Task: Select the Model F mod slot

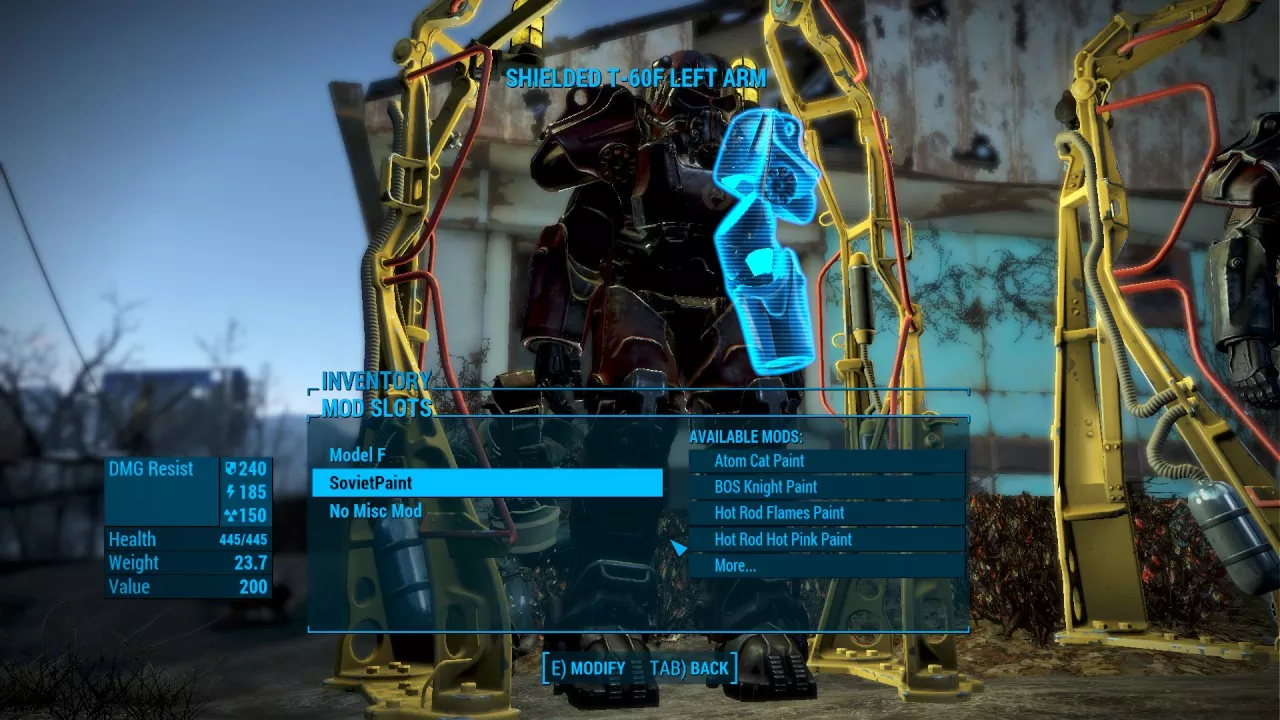Action: coord(357,455)
